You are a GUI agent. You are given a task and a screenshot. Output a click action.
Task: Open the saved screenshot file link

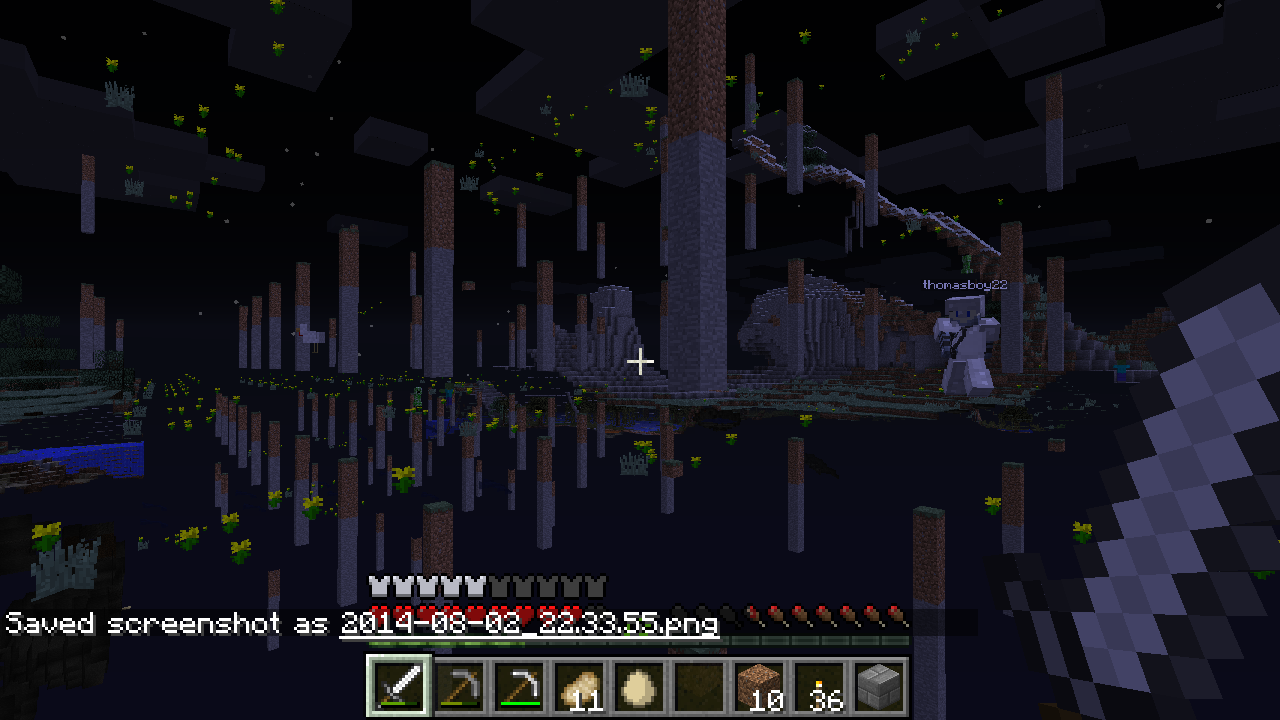point(529,624)
